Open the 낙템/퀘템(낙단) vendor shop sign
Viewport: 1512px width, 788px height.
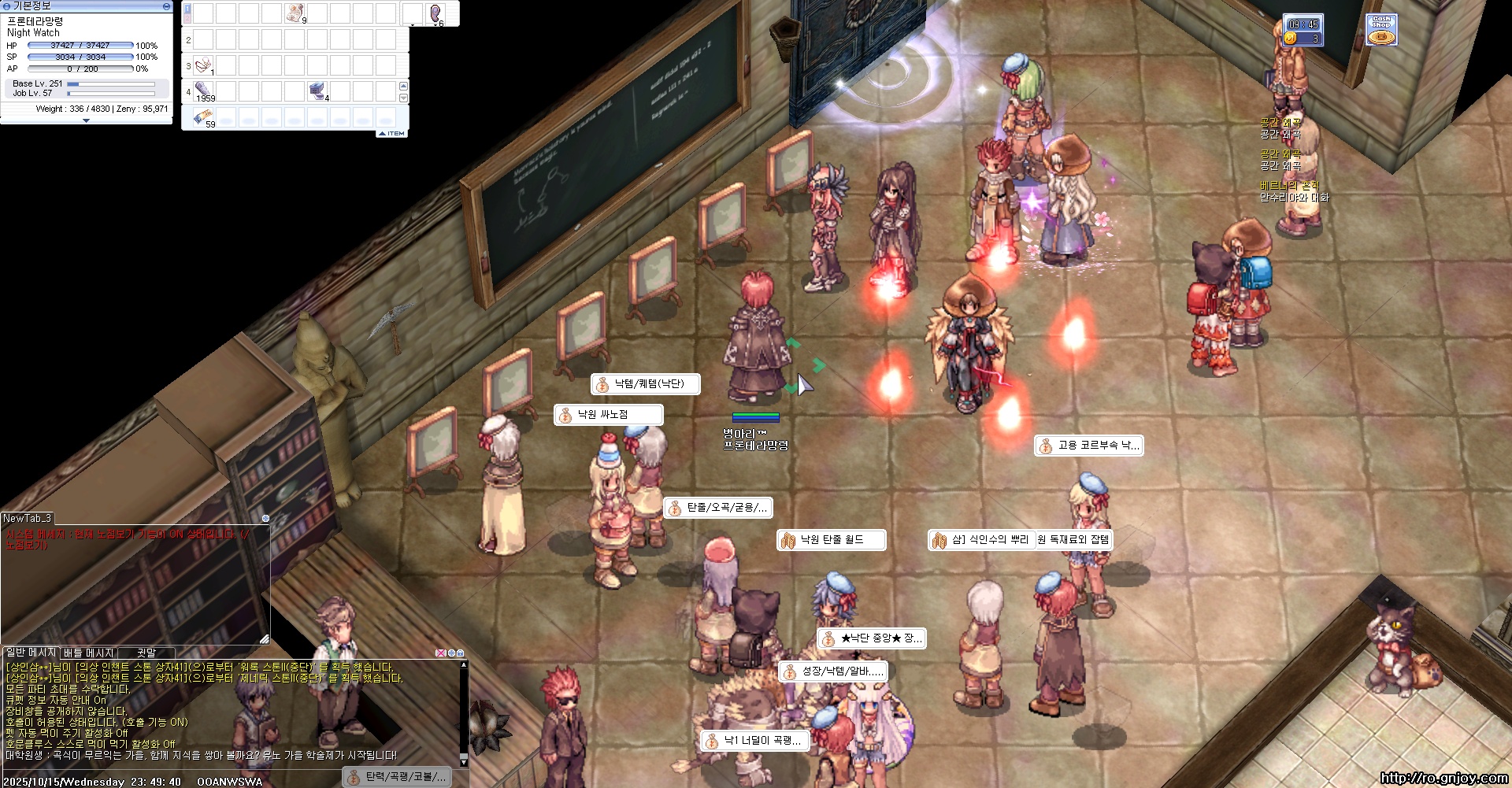tap(646, 384)
